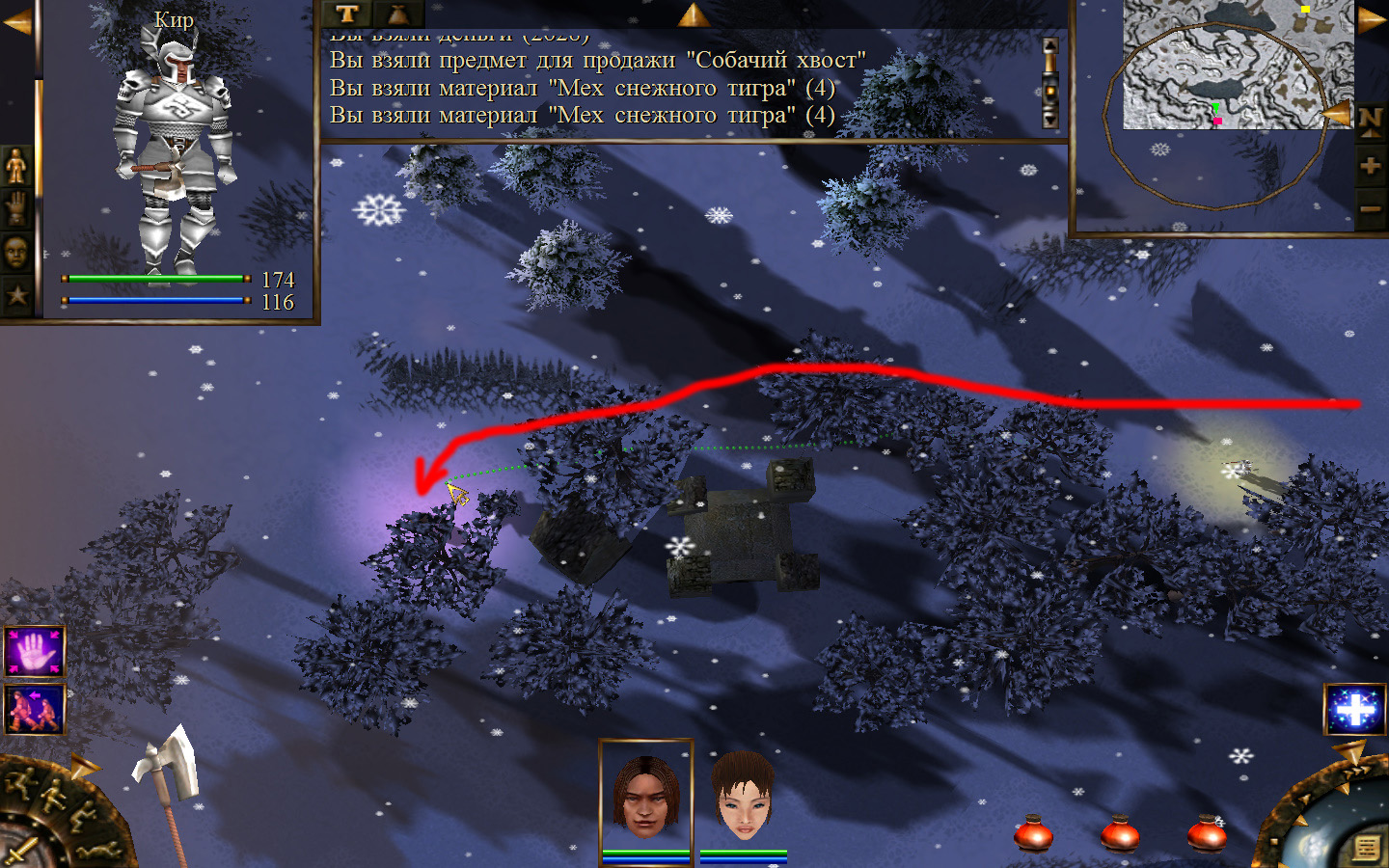Screen dimensions: 1389x868
Task: Select the dark-haired male hero portrait
Action: point(645,797)
